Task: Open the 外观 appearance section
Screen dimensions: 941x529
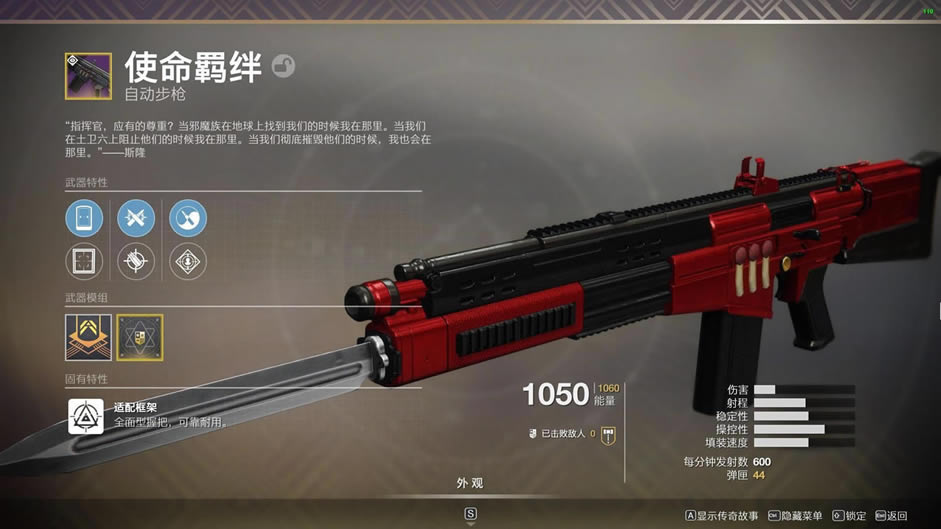Action: [470, 483]
